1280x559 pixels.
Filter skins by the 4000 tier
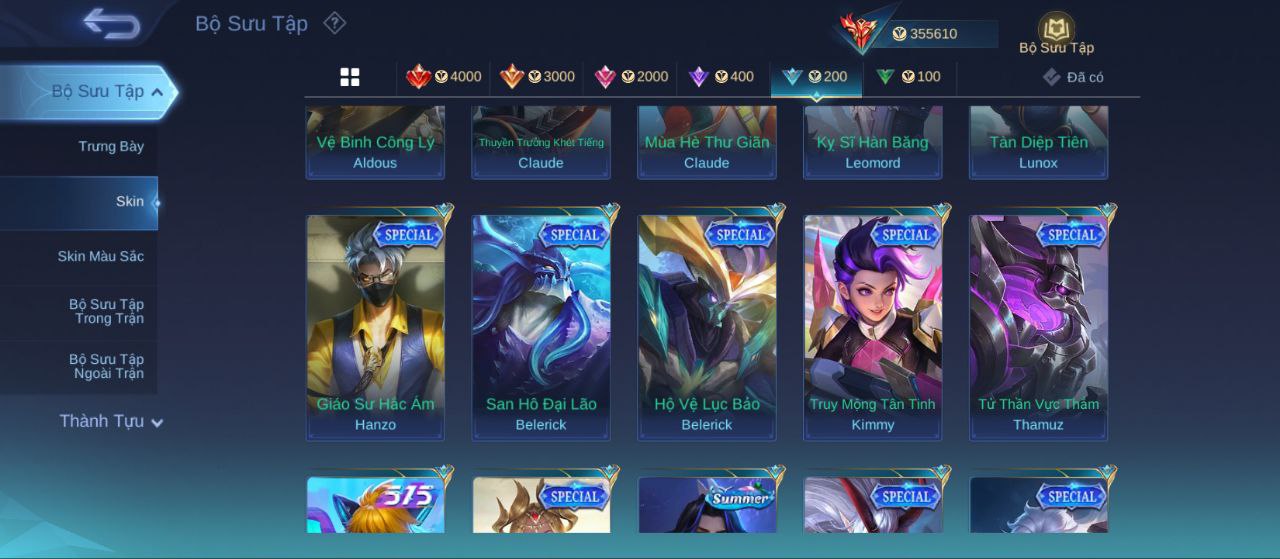(x=444, y=77)
